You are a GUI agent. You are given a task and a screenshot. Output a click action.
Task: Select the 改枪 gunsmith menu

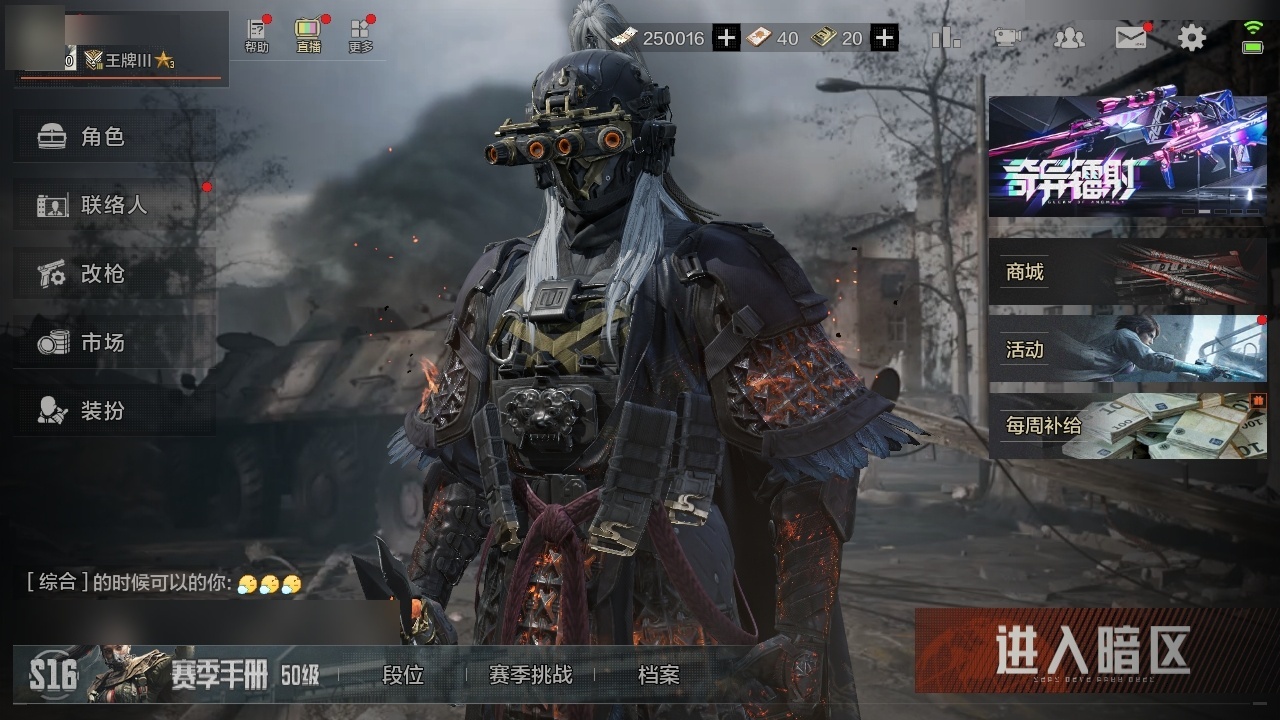[114, 274]
